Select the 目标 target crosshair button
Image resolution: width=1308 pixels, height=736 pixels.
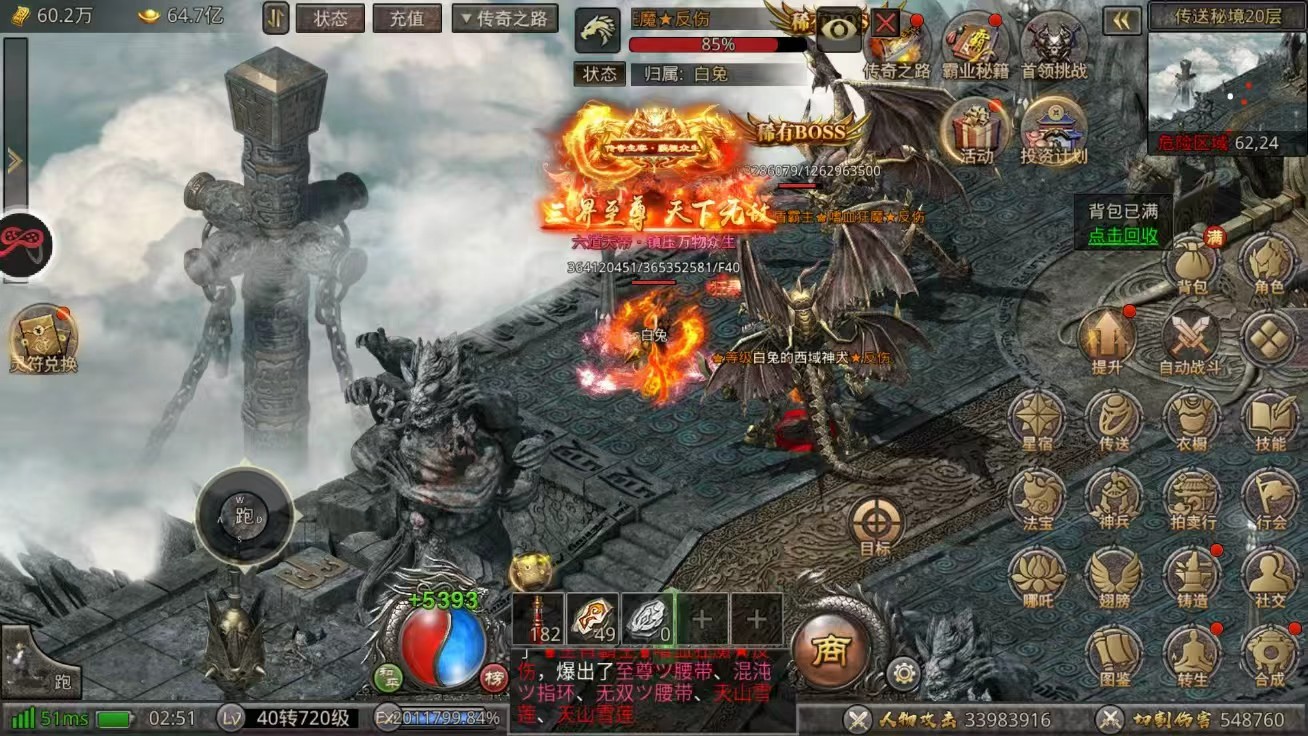876,524
